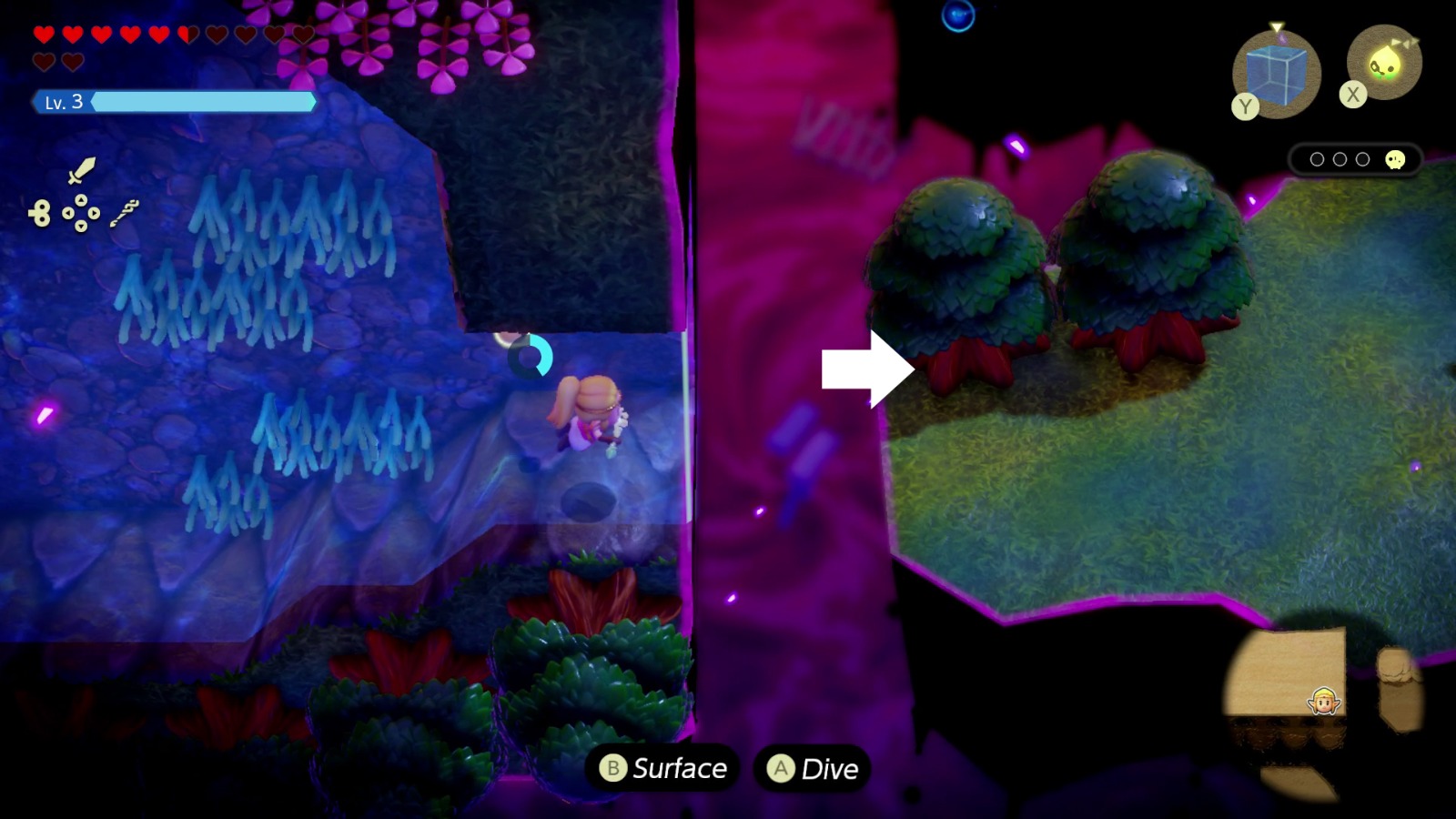Click the third circle in the skull counter

[x=1362, y=159]
